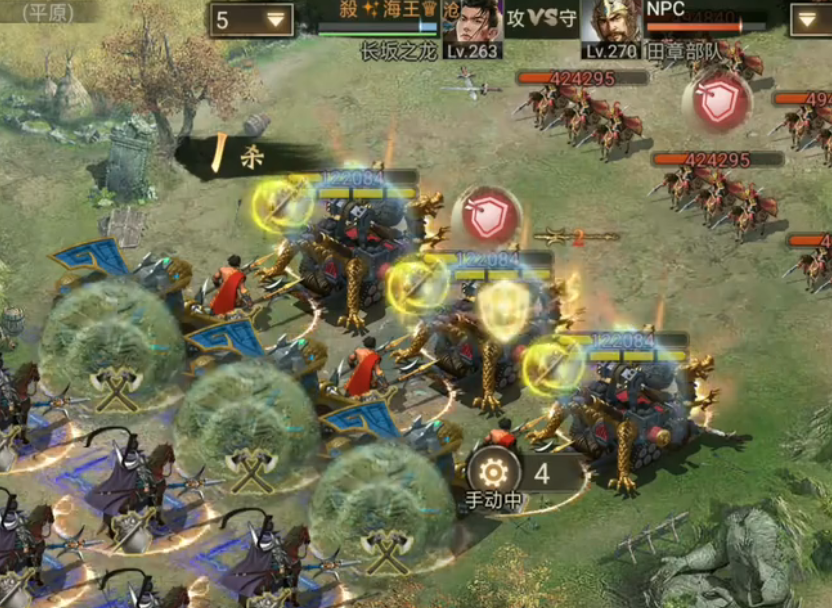The height and width of the screenshot is (608, 832).
Task: View the attacker's Lv.263 general portrait
Action: pos(474,24)
